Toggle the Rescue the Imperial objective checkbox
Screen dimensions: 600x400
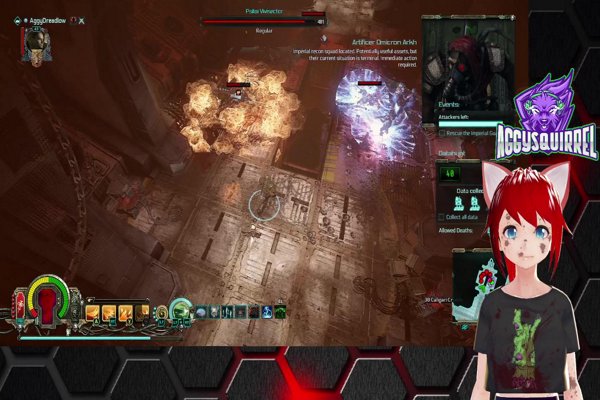click(x=442, y=135)
